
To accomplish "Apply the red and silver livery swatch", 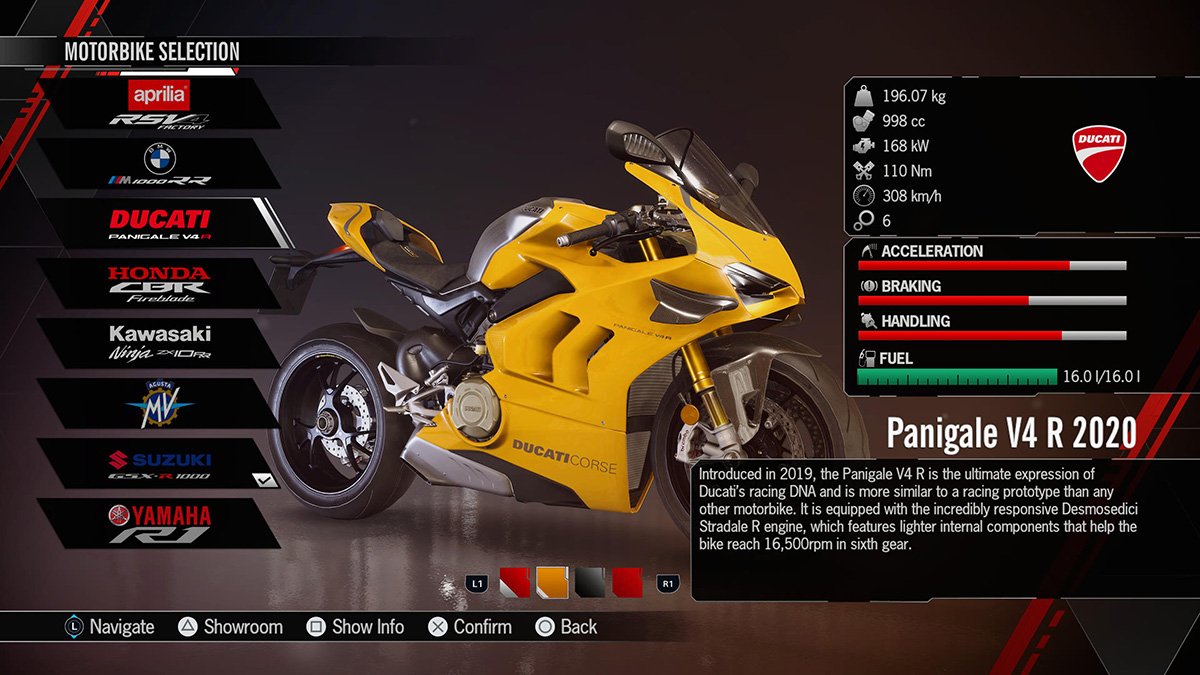I will click(x=513, y=582).
